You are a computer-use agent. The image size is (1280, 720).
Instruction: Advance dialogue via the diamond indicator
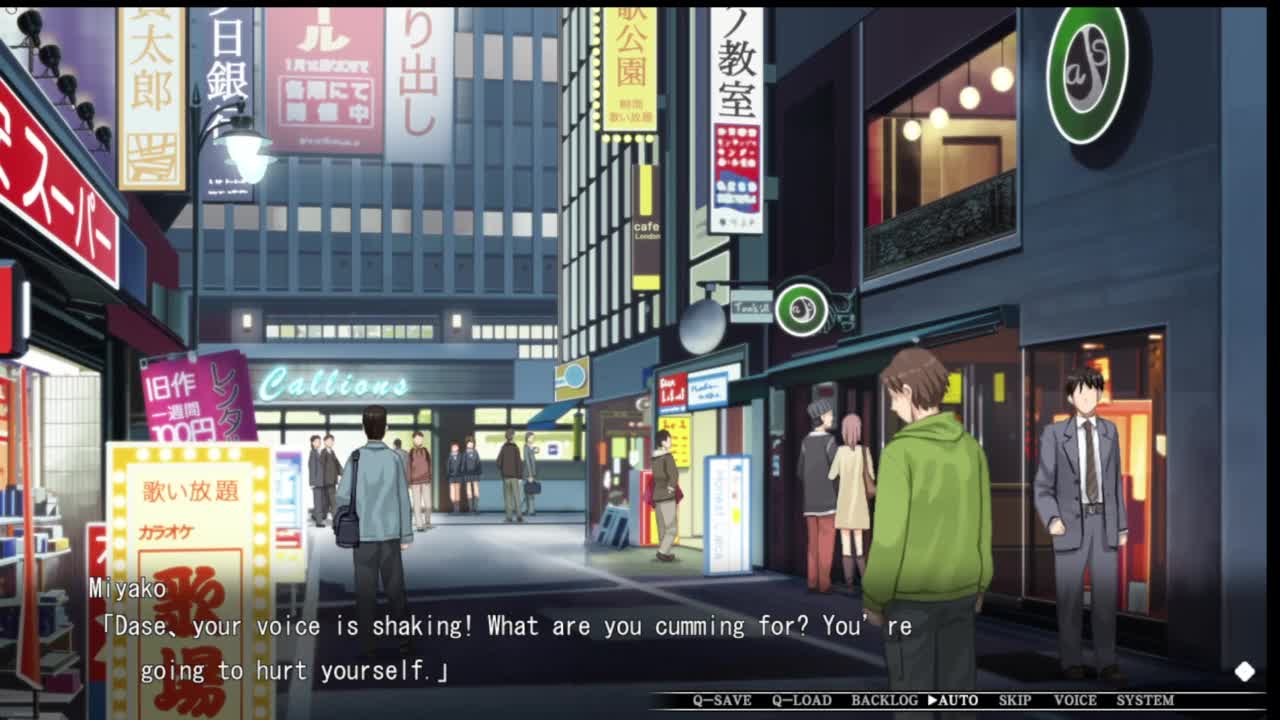tap(1244, 671)
